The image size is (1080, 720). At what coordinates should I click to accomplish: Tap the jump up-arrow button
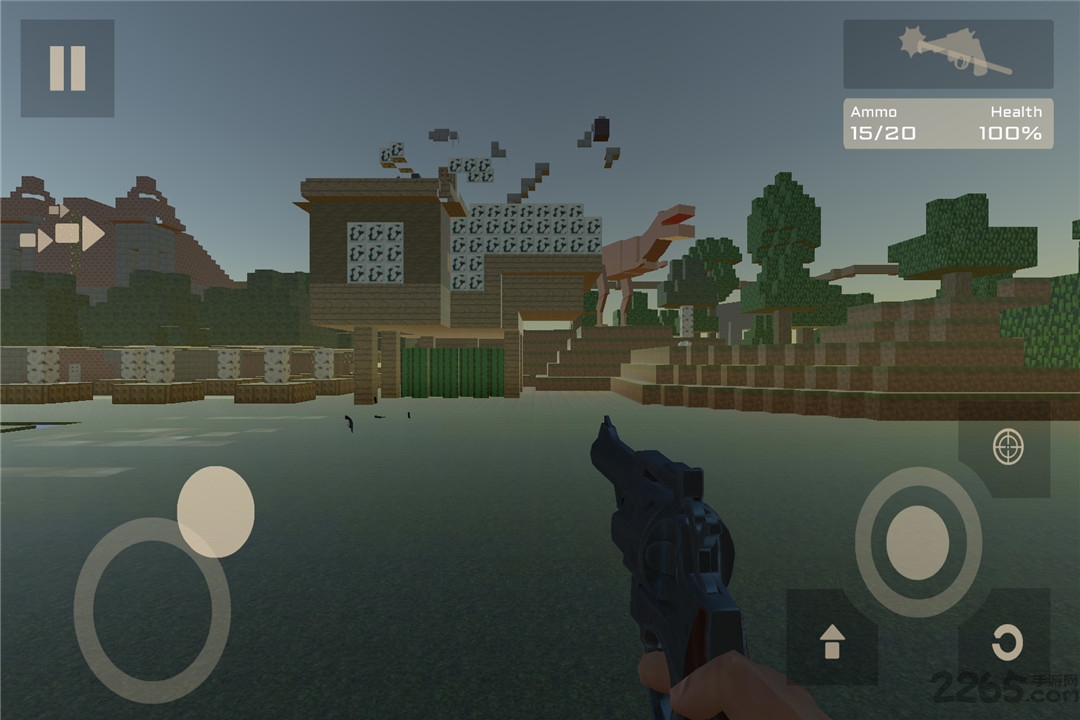coord(832,639)
